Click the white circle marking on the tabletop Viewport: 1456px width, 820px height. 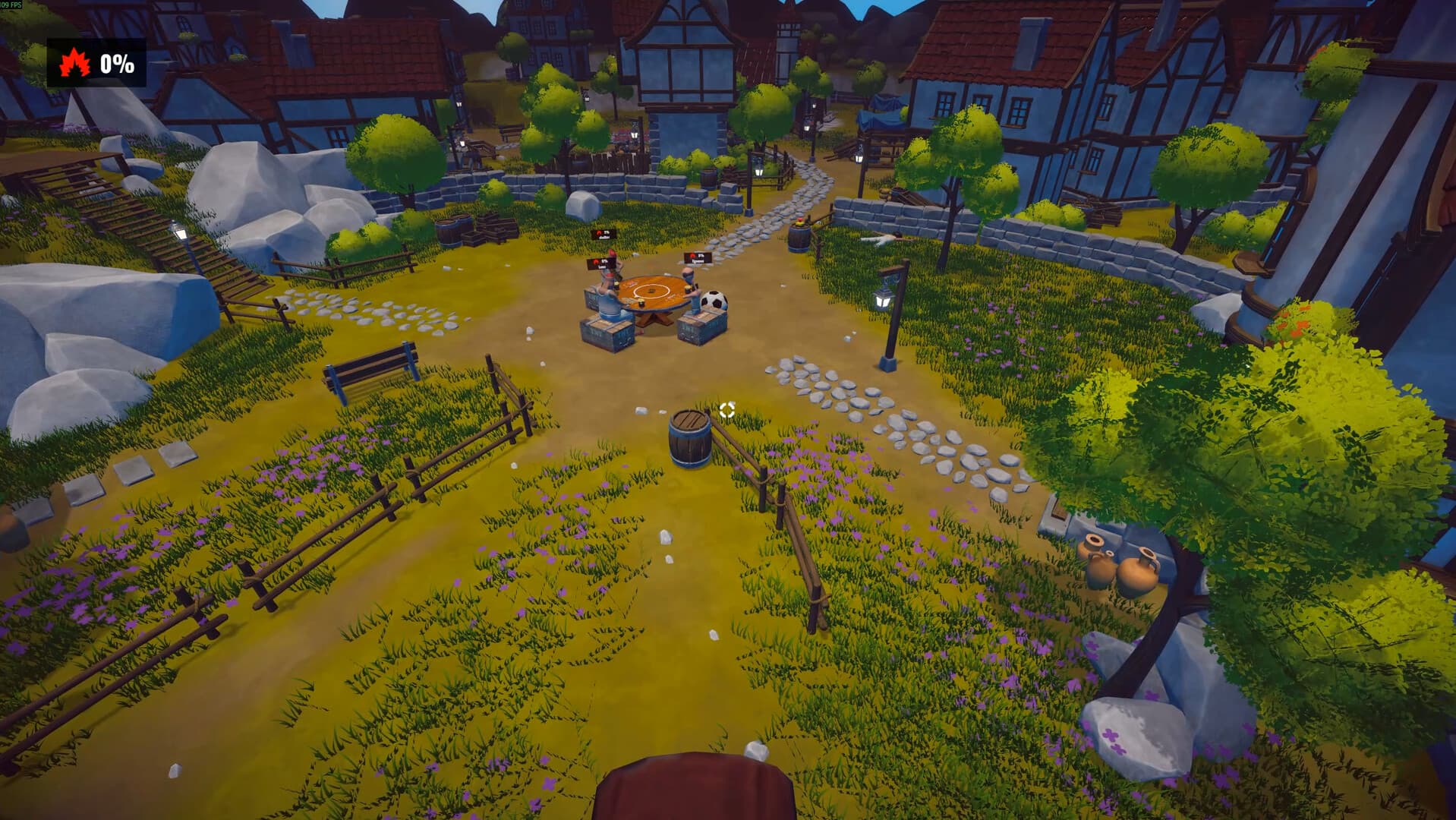(651, 290)
